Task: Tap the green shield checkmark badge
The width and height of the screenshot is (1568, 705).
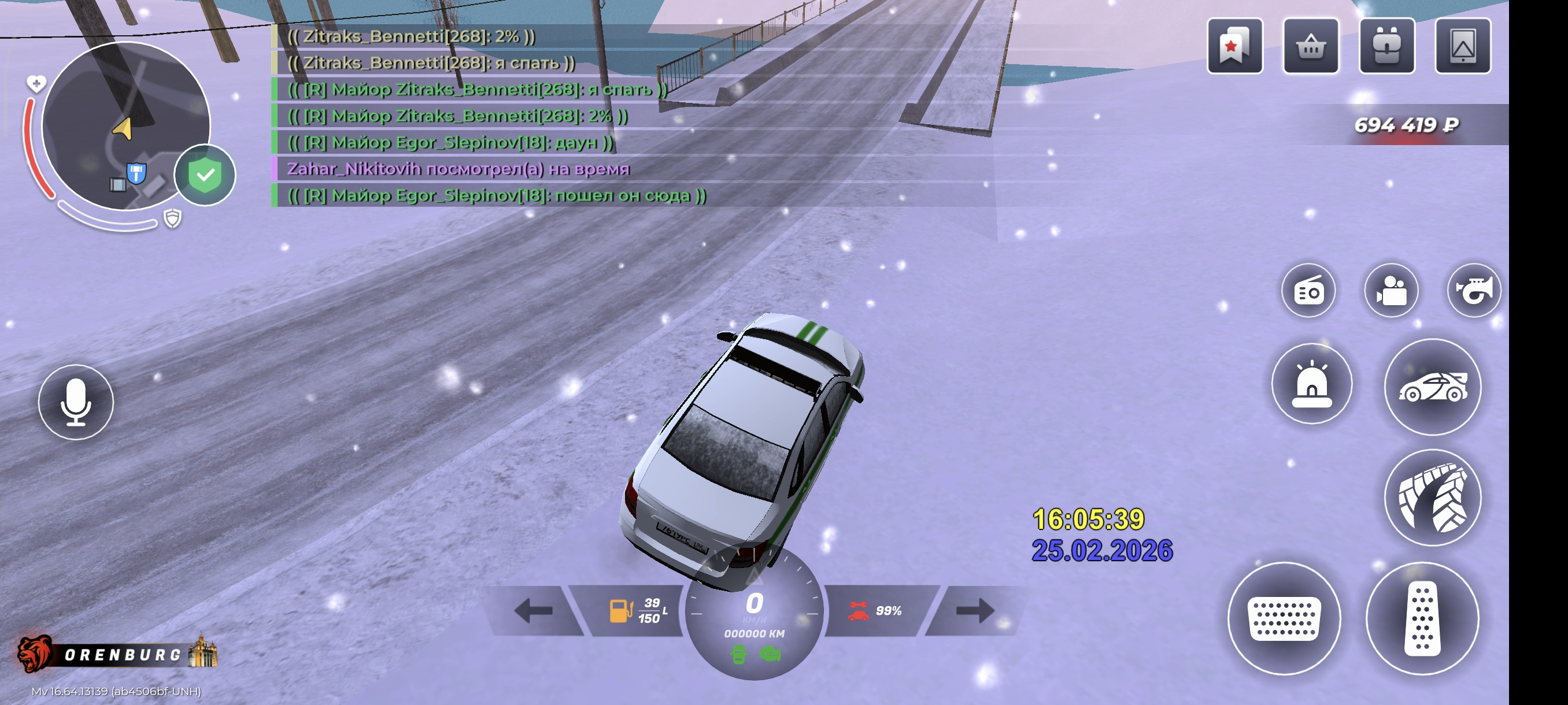Action: pos(205,175)
